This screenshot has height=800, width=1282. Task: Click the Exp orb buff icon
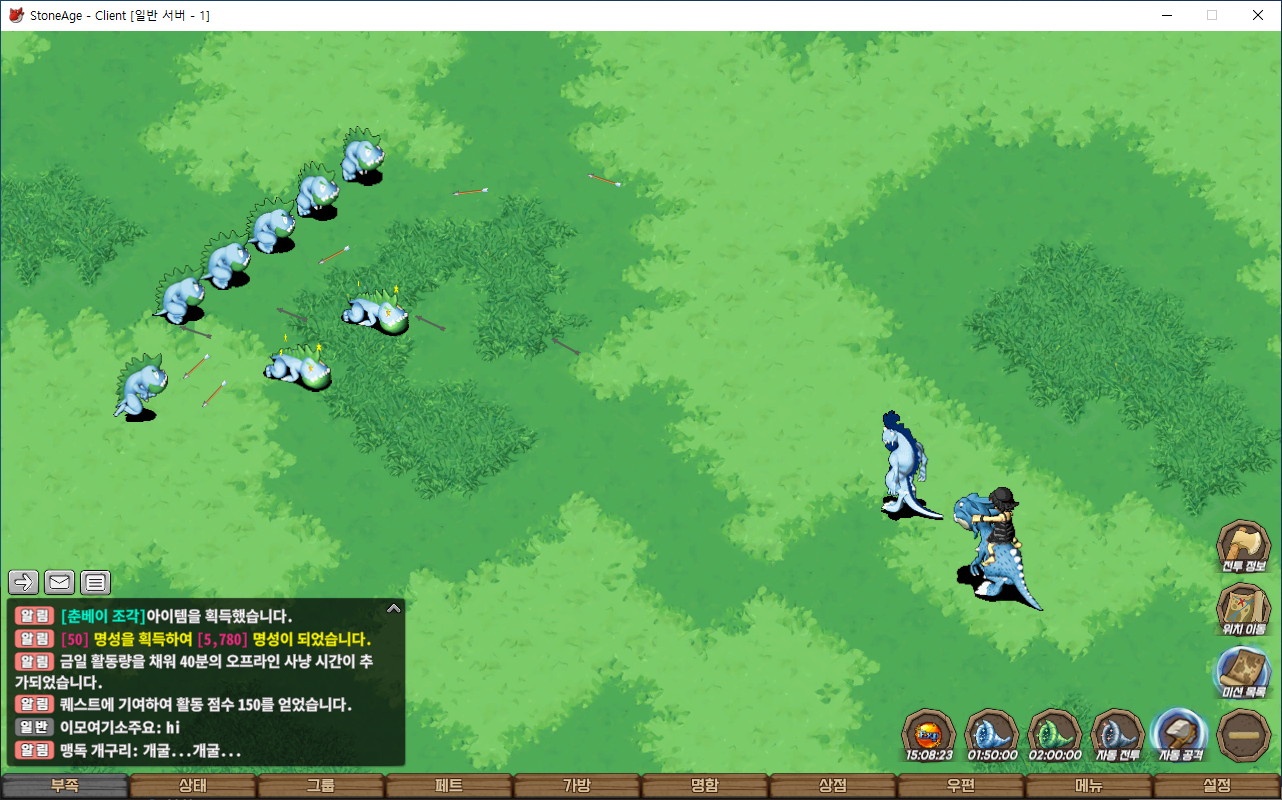pyautogui.click(x=929, y=735)
